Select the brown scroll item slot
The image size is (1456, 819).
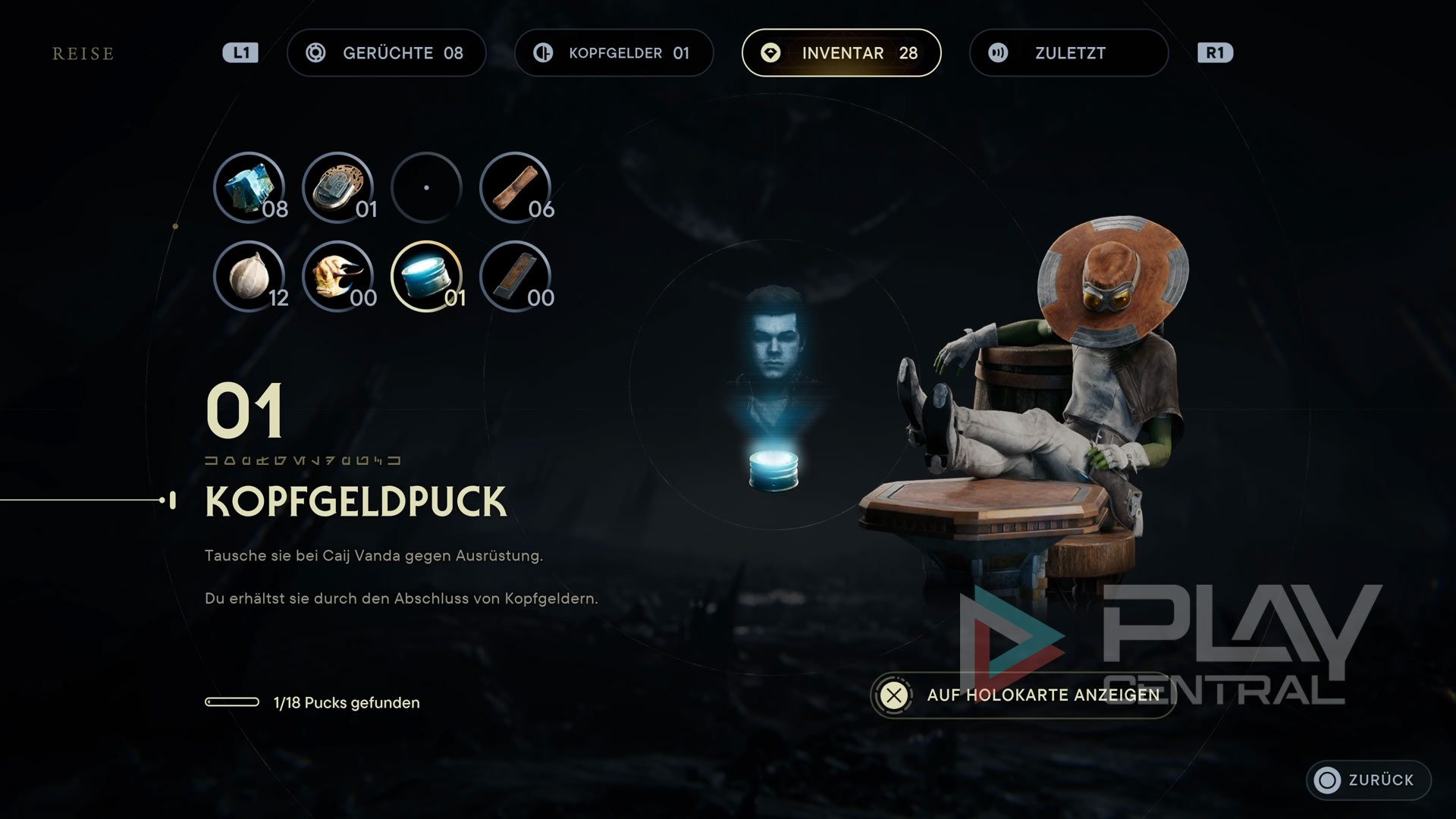coord(516,187)
